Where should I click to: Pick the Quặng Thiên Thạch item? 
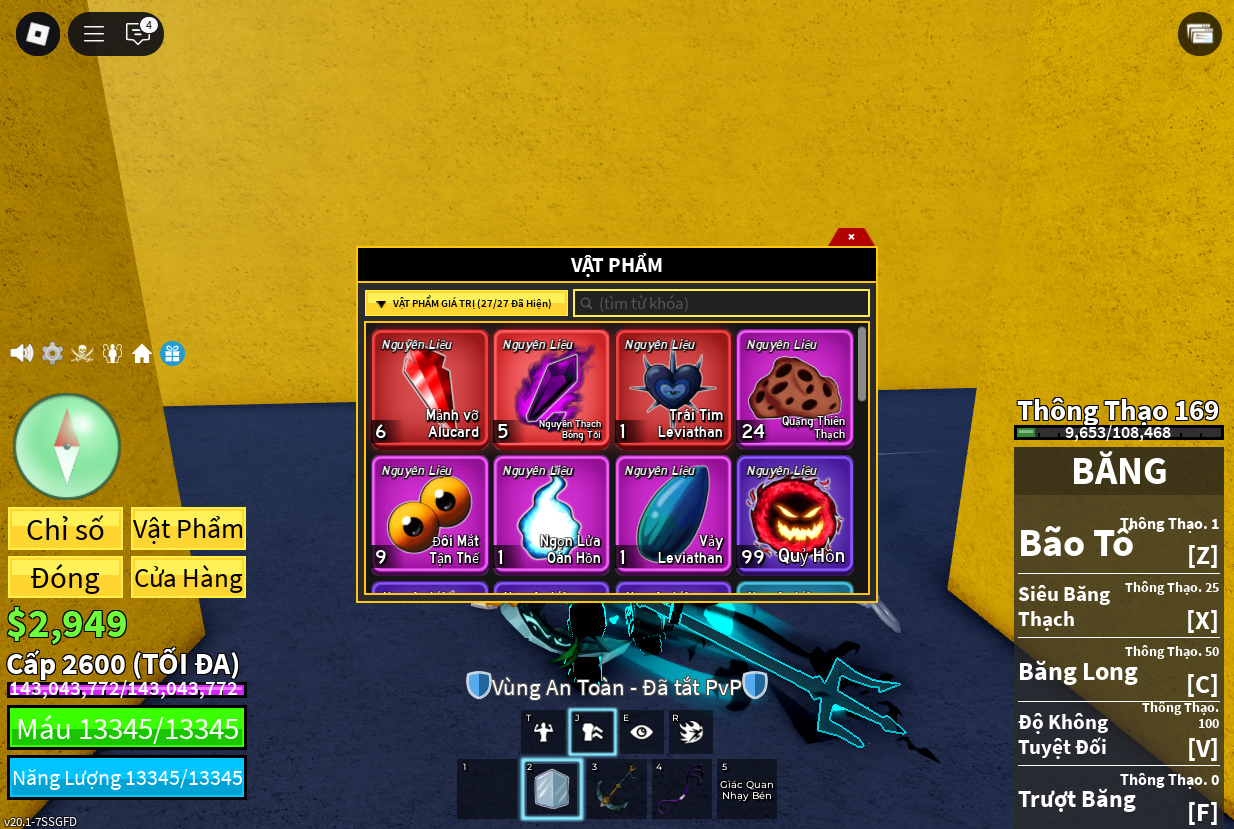[x=795, y=388]
